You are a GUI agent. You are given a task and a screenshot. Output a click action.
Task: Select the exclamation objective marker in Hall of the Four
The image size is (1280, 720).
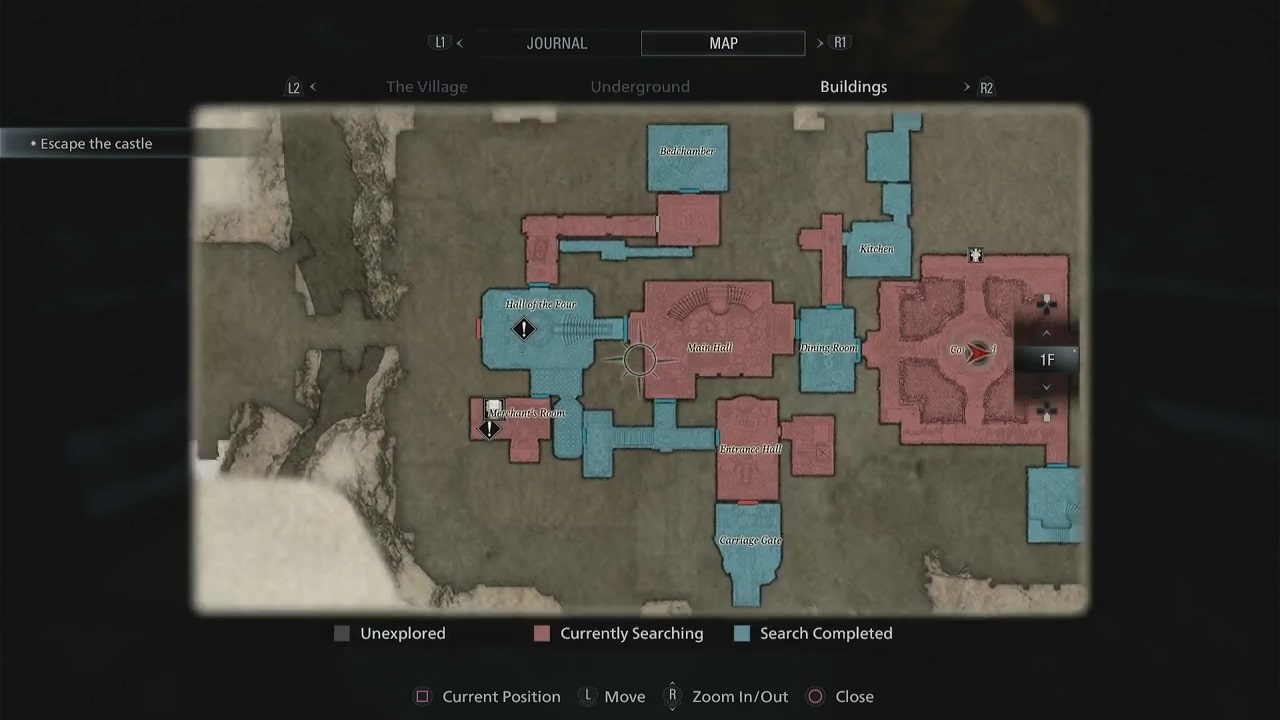524,329
